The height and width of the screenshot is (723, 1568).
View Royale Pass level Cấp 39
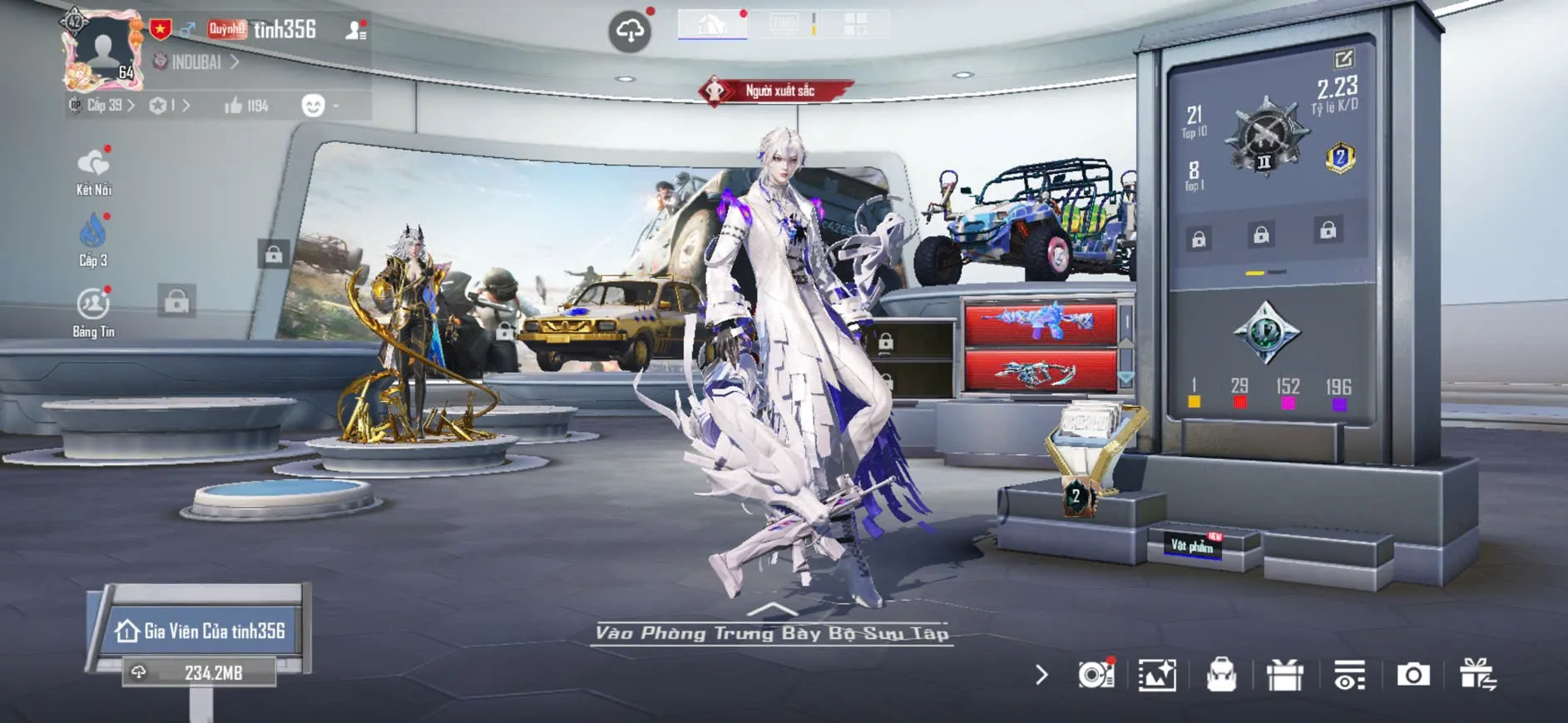[104, 106]
